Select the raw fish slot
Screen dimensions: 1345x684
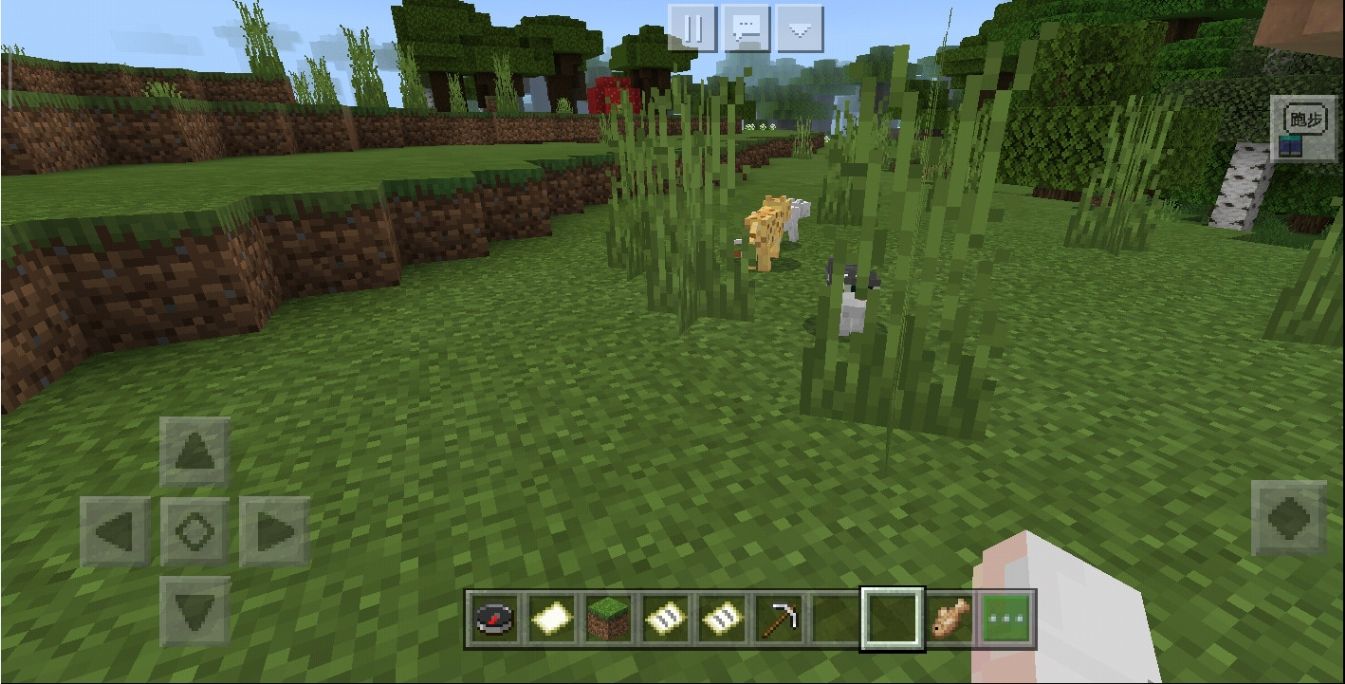click(x=949, y=620)
